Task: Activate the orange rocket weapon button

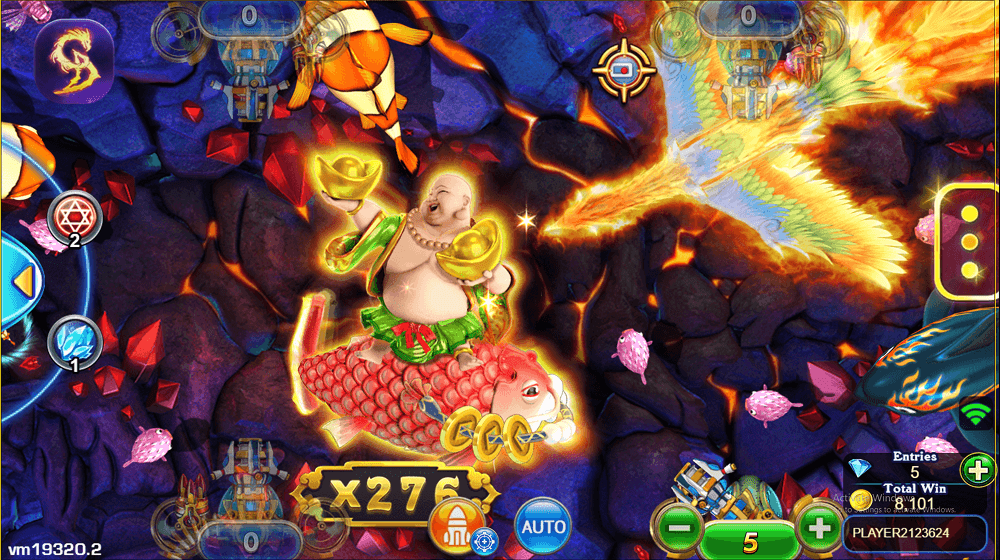Action: pyautogui.click(x=453, y=522)
